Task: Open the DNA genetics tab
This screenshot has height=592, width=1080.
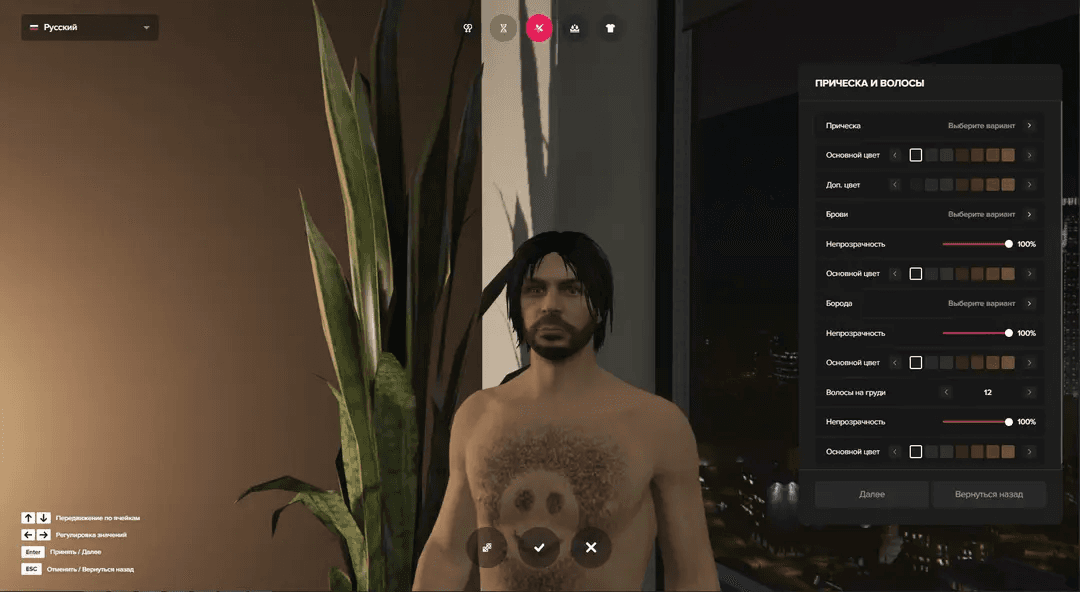Action: click(503, 28)
